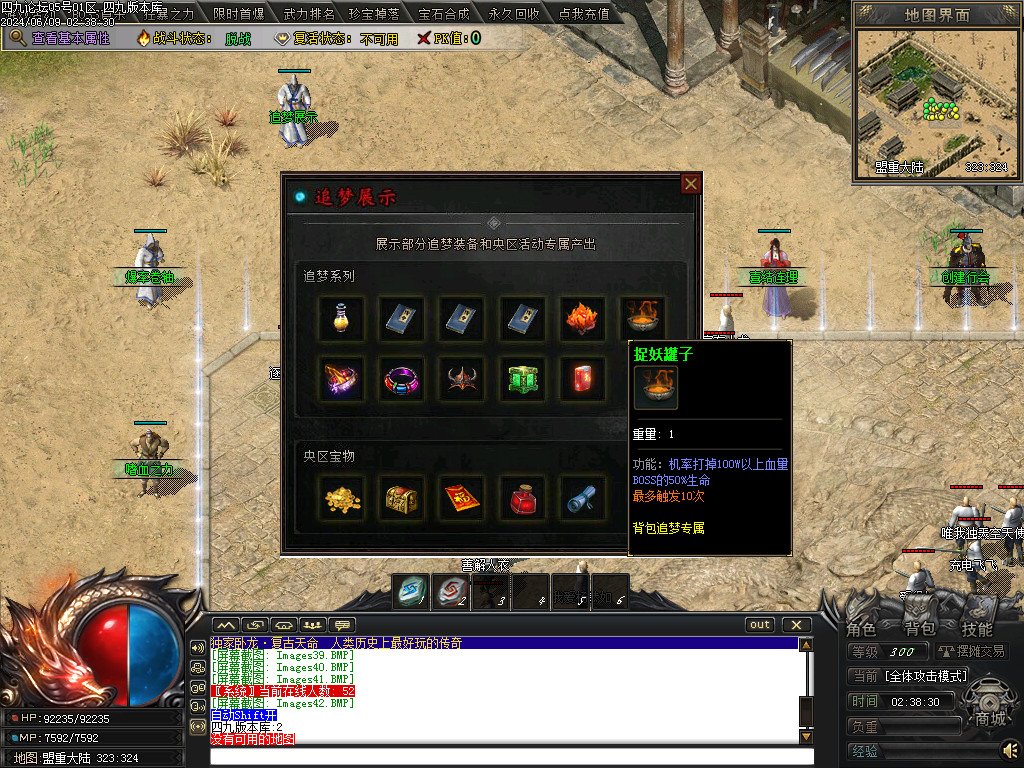1024x768 pixels.
Task: Click the chat window's out button
Action: [x=760, y=625]
